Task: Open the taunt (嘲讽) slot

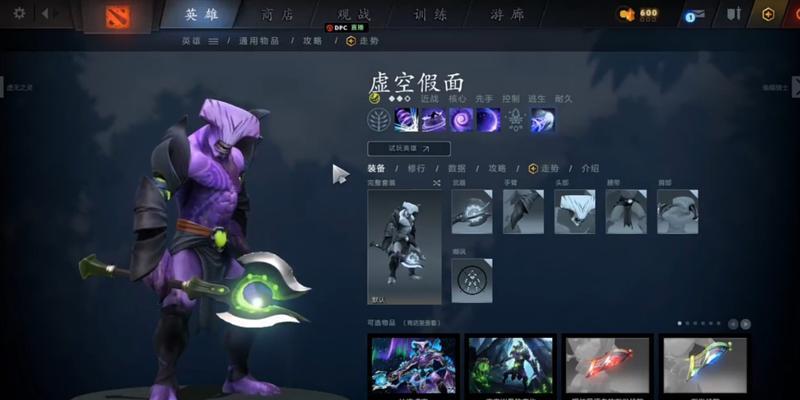Action: pos(472,280)
